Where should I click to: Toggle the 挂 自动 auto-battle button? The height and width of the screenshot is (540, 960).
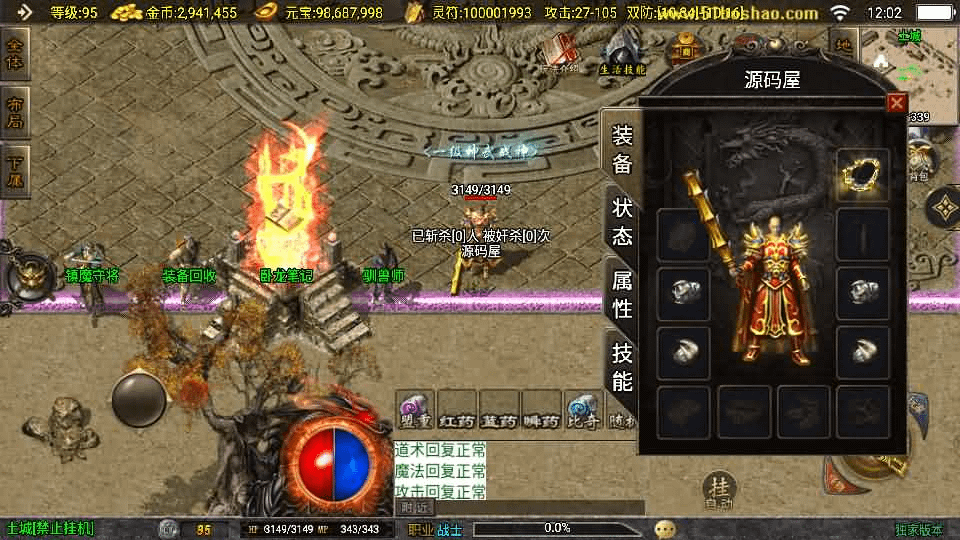(717, 492)
